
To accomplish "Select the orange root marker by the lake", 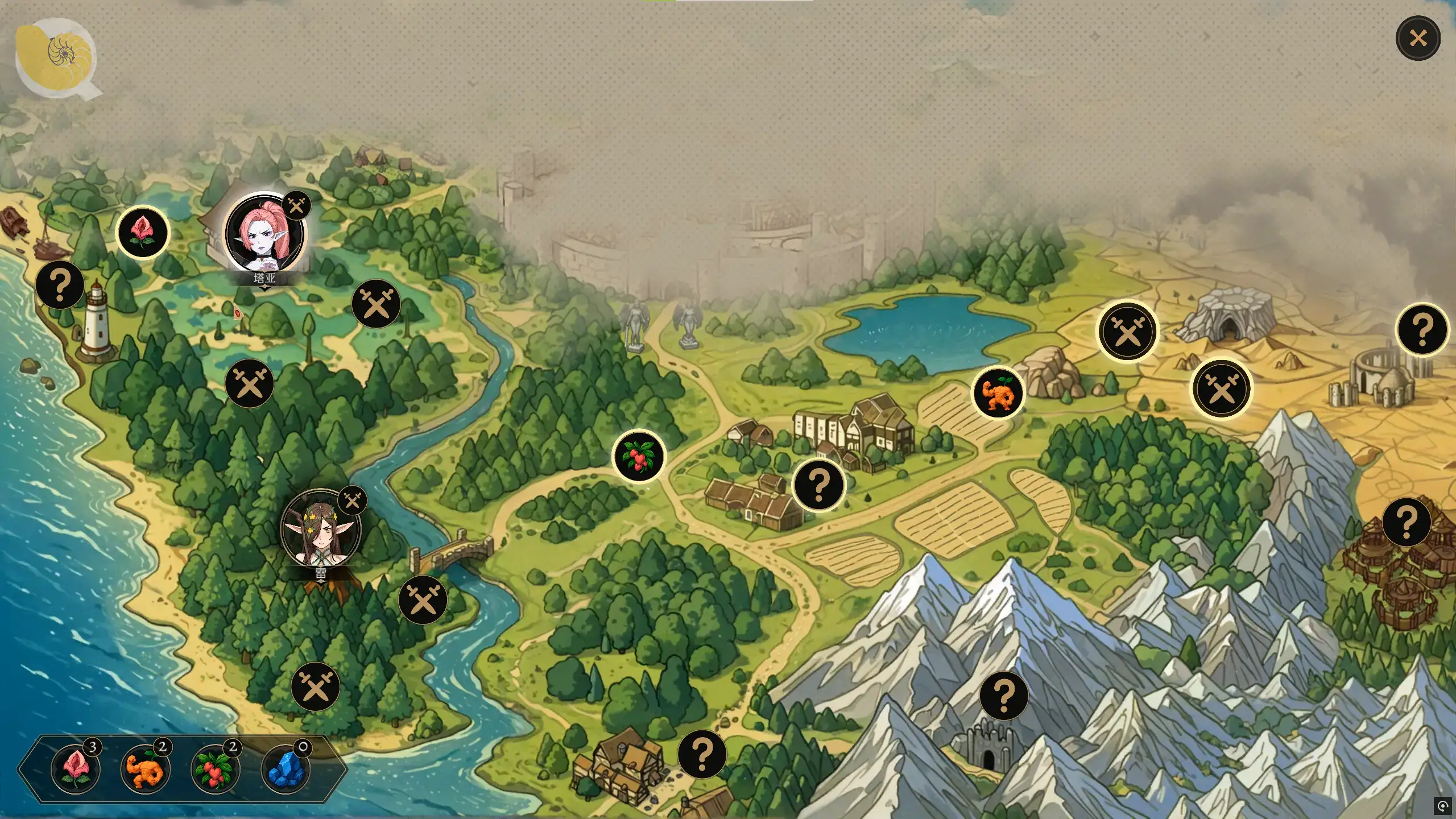I will tap(998, 393).
